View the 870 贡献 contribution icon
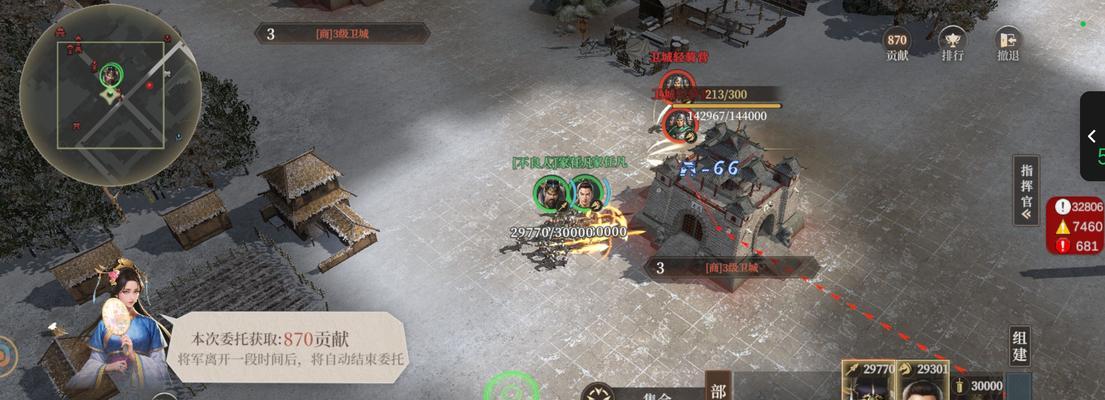This screenshot has width=1105, height=400. coord(897,44)
